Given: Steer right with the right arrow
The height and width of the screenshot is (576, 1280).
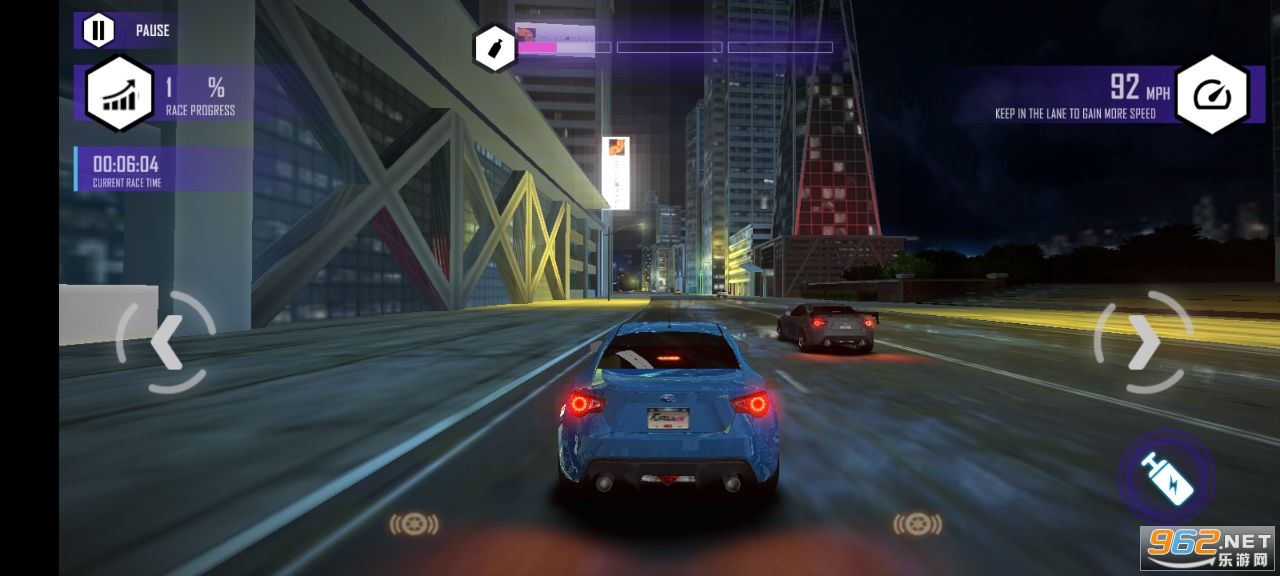Looking at the screenshot, I should click(x=1143, y=343).
